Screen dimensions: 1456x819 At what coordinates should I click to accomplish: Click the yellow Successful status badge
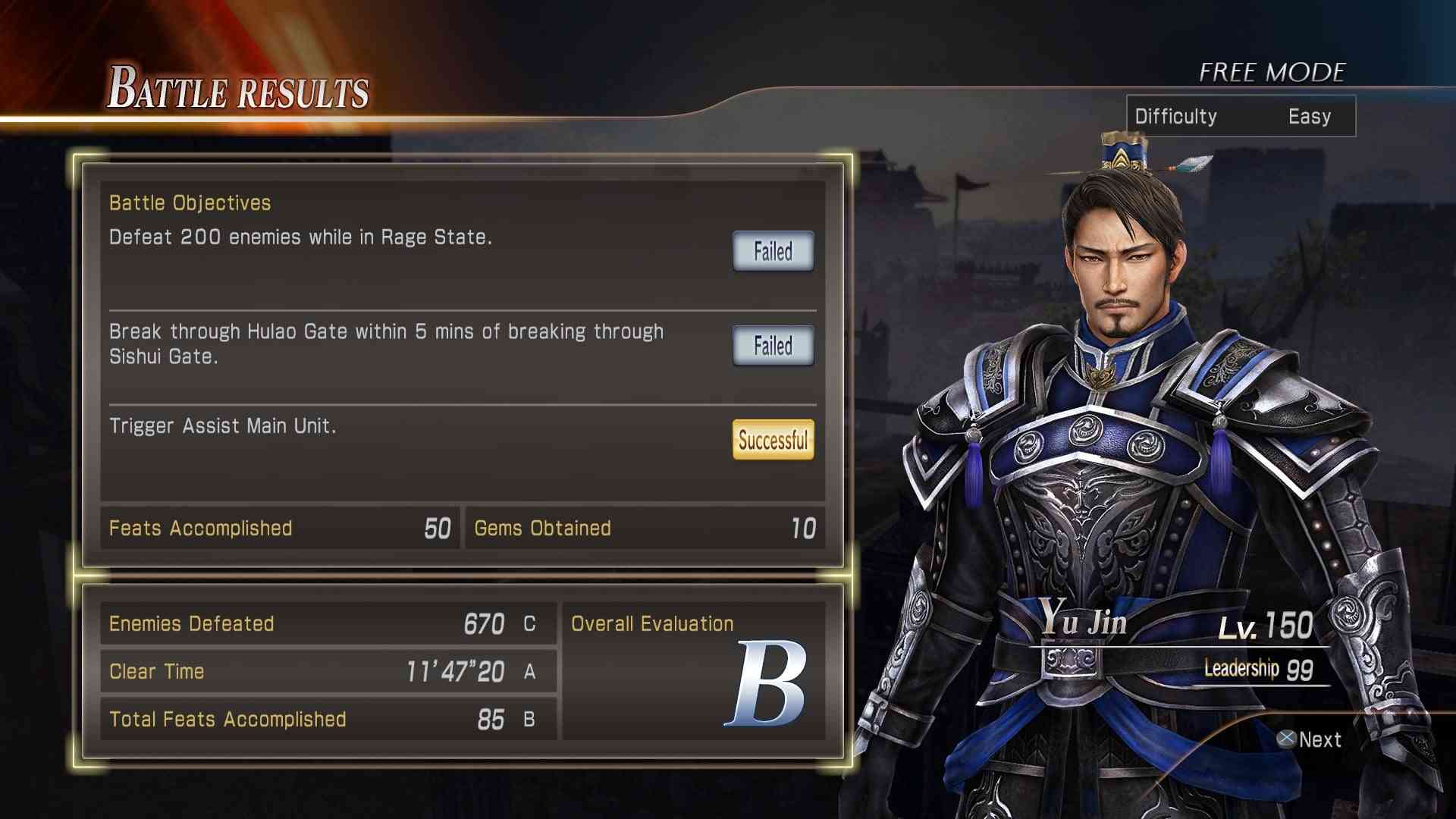(x=773, y=440)
